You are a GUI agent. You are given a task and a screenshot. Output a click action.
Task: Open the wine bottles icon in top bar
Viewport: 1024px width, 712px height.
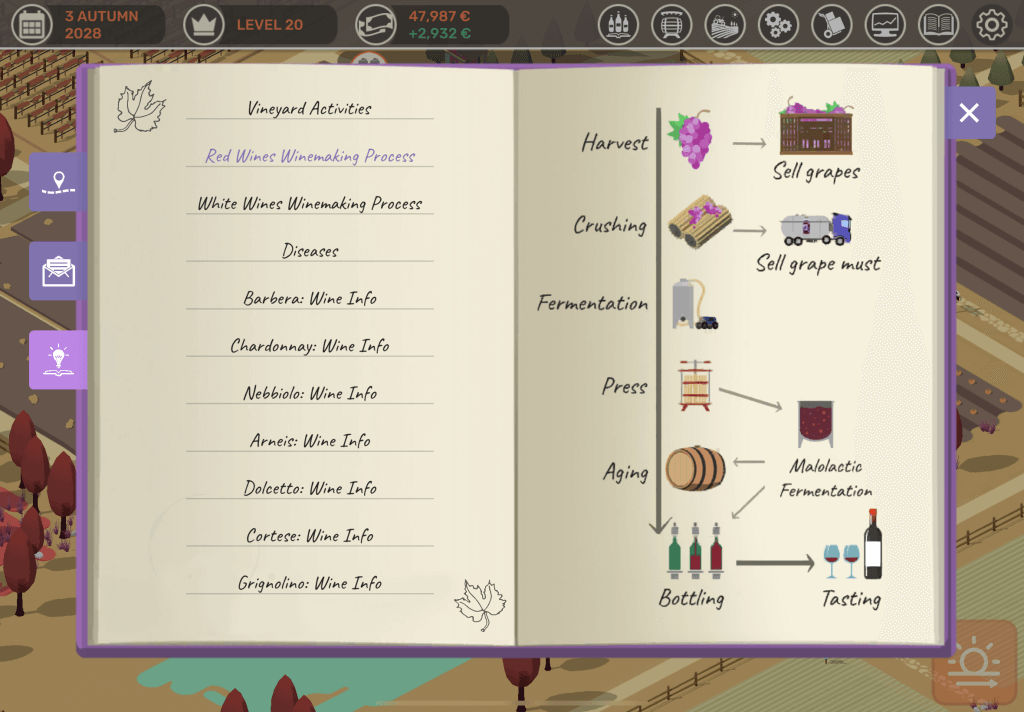(619, 24)
